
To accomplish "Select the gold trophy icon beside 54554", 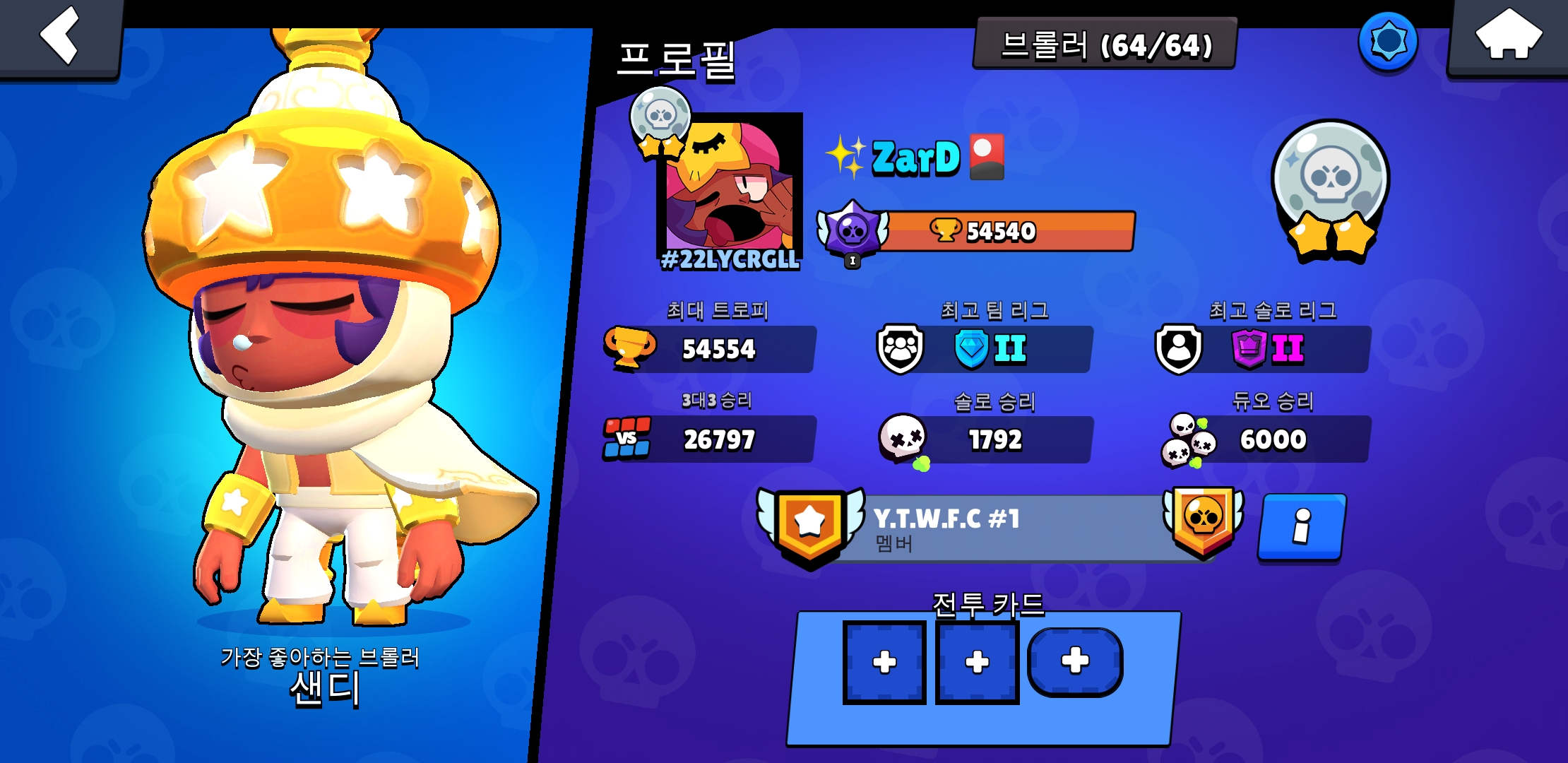I will tap(629, 348).
